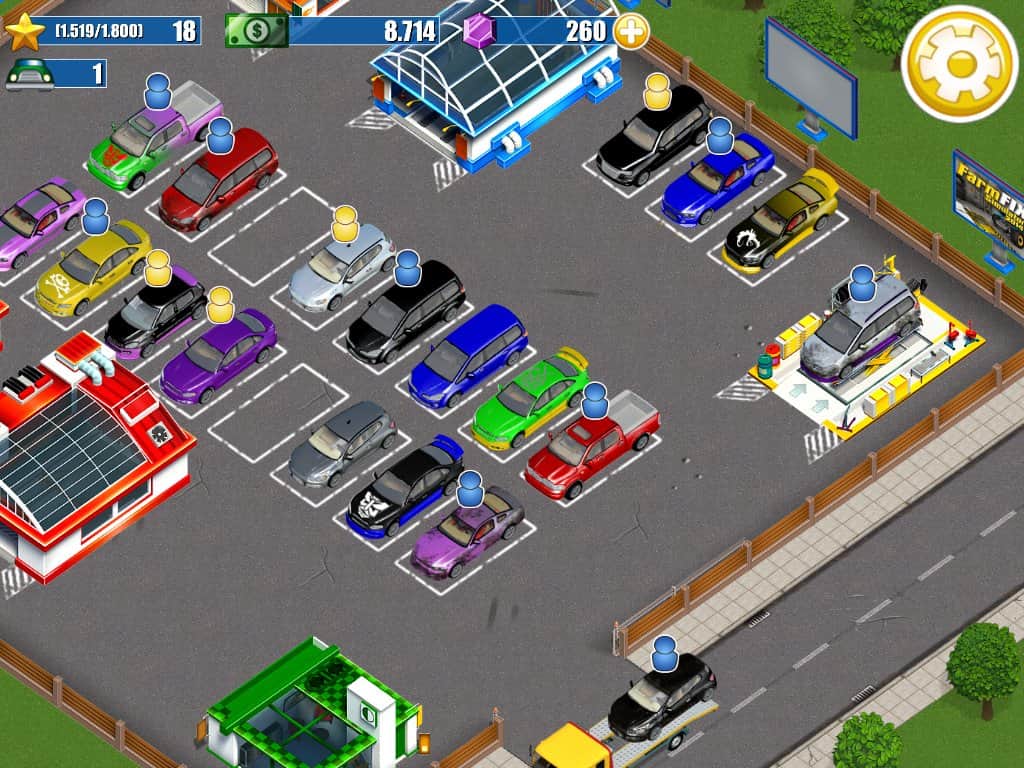The image size is (1024, 768).
Task: Tap the customer marker over the tow truck car
Action: [x=665, y=654]
